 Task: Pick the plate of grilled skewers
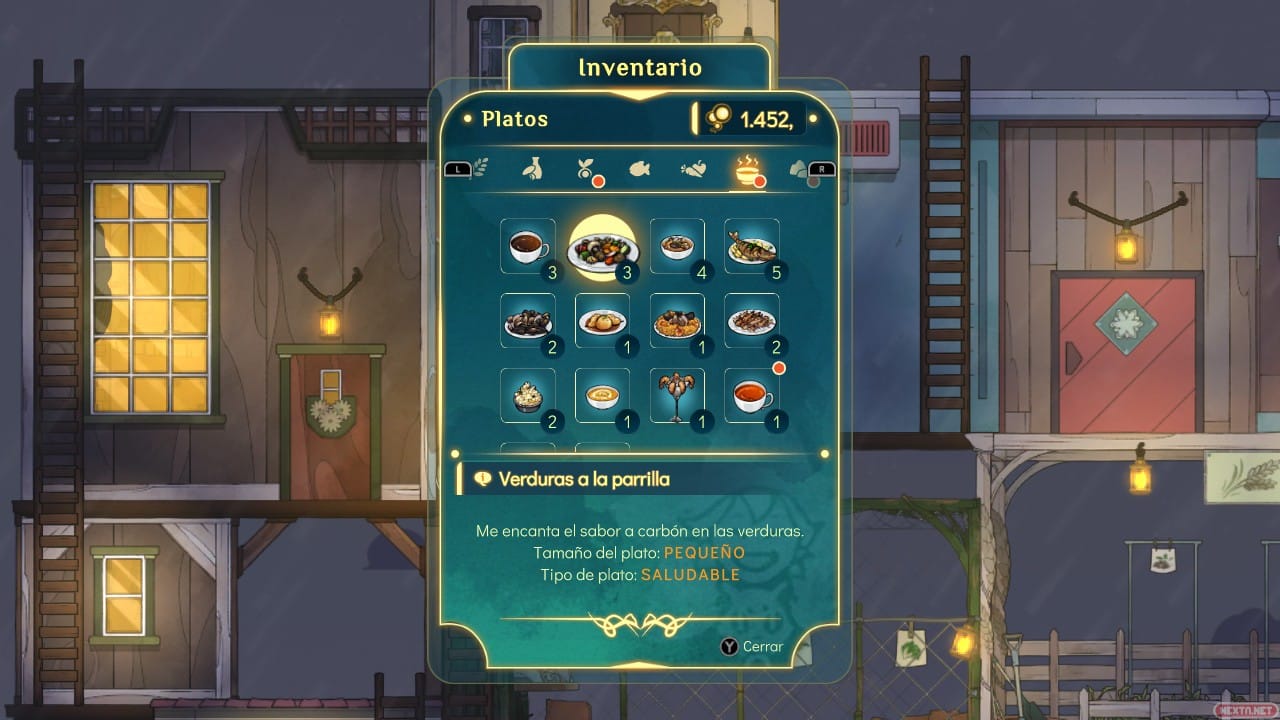click(x=751, y=321)
